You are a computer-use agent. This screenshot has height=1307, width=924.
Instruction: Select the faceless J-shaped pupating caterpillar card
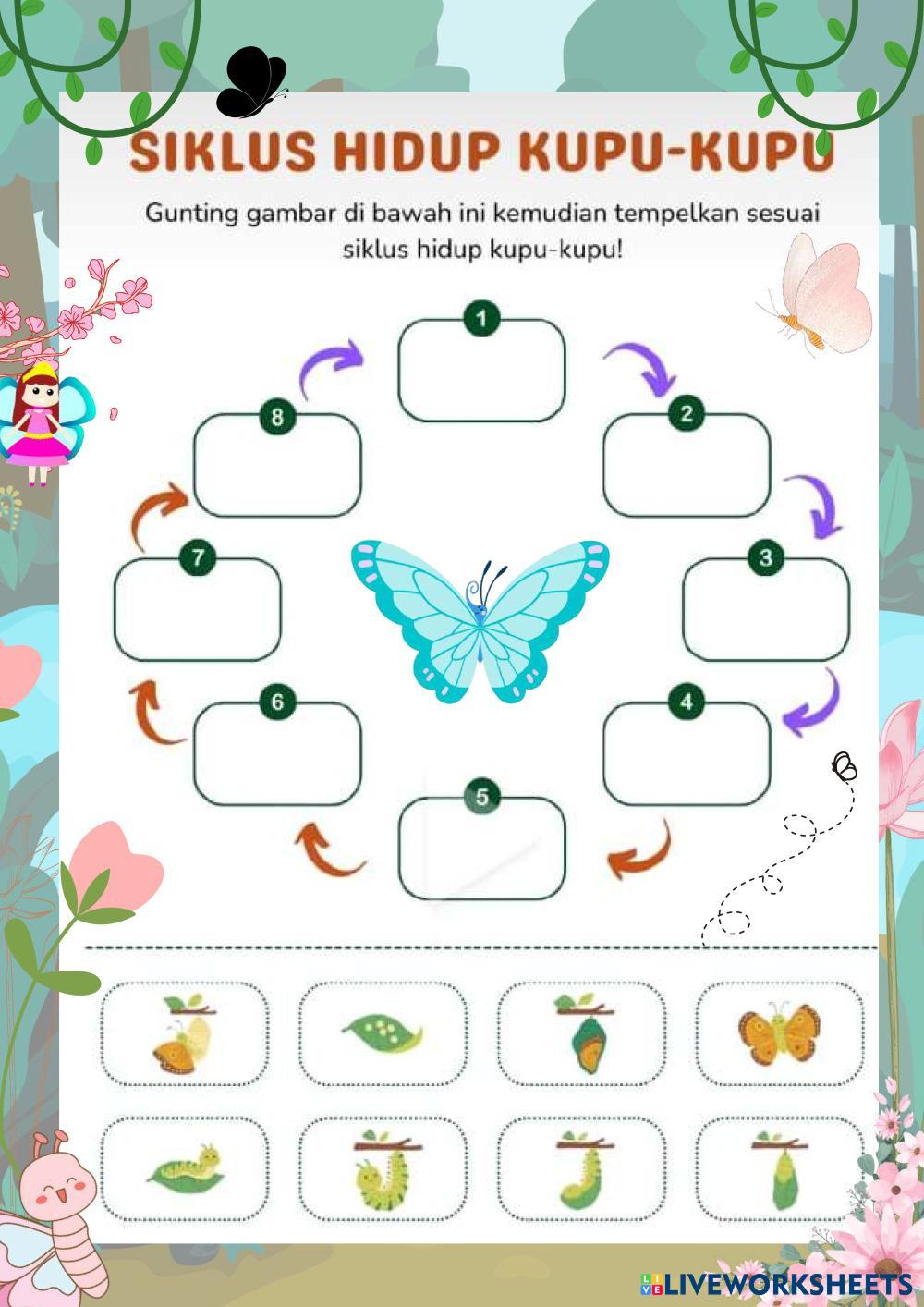tap(581, 1169)
